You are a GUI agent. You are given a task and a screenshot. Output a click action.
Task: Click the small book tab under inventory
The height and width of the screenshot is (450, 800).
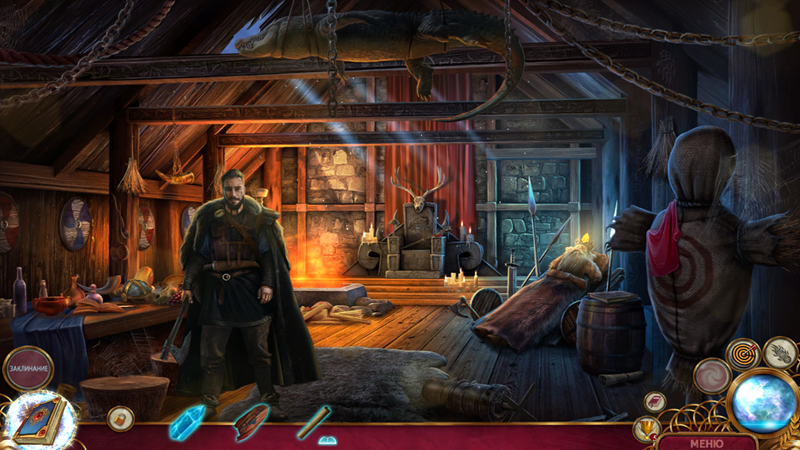[327, 440]
